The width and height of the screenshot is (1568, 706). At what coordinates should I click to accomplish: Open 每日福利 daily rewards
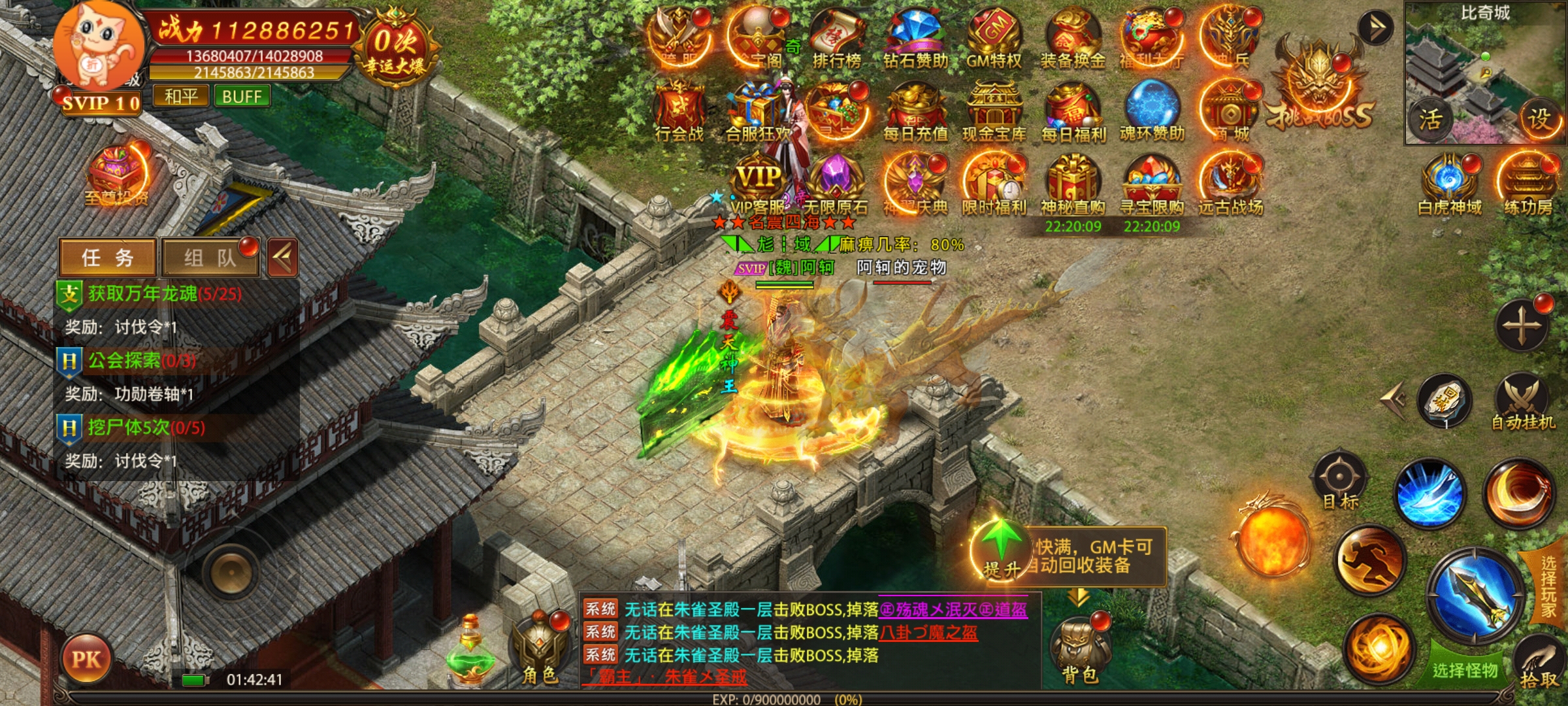(1073, 111)
